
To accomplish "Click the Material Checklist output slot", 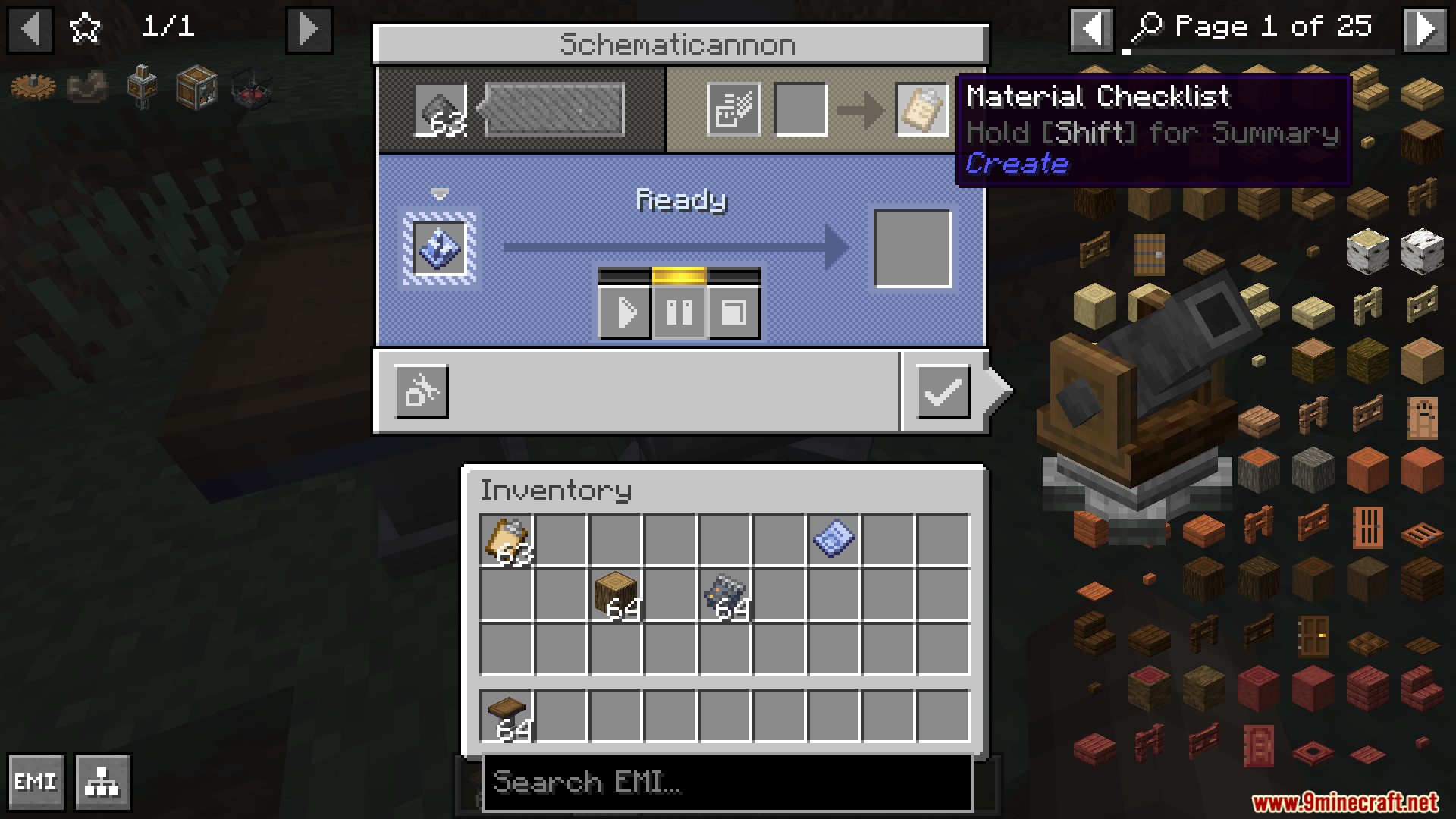I will (921, 109).
